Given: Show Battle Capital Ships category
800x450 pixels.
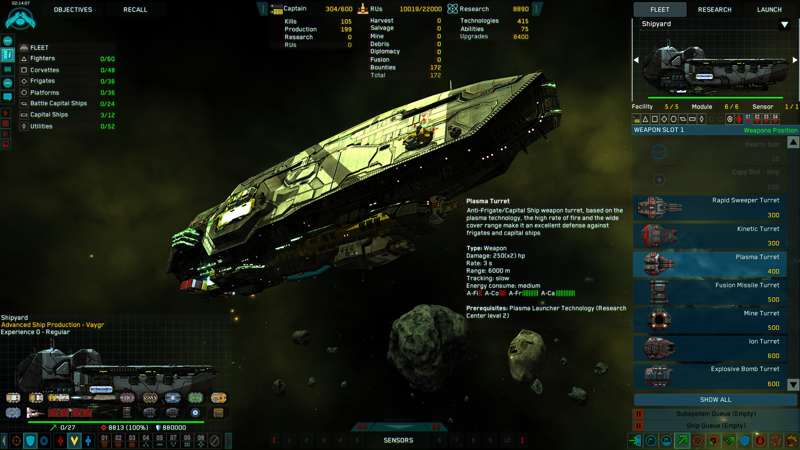Looking at the screenshot, I should click(58, 103).
